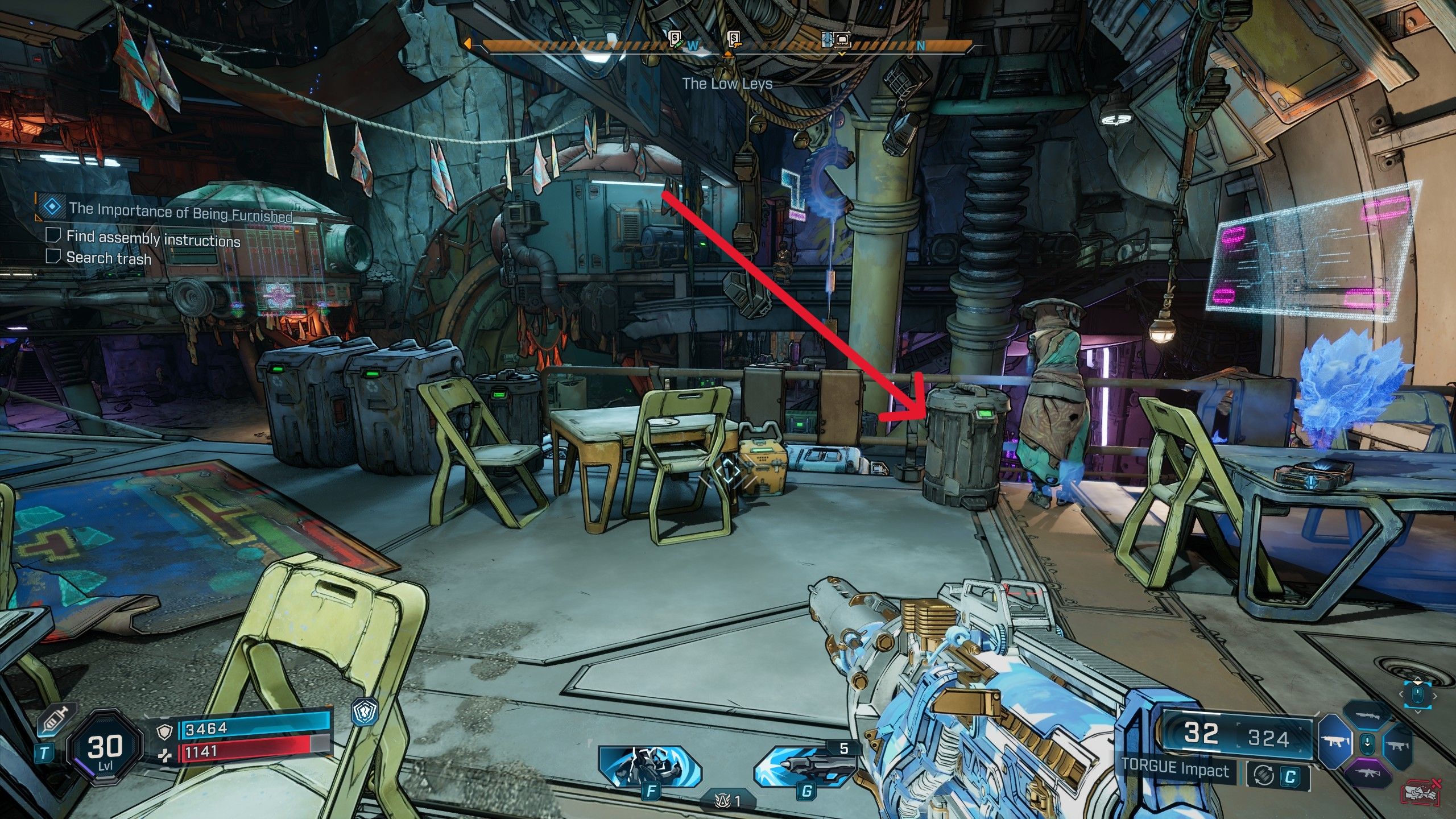Activate the action skill icon labeled F

[650, 767]
